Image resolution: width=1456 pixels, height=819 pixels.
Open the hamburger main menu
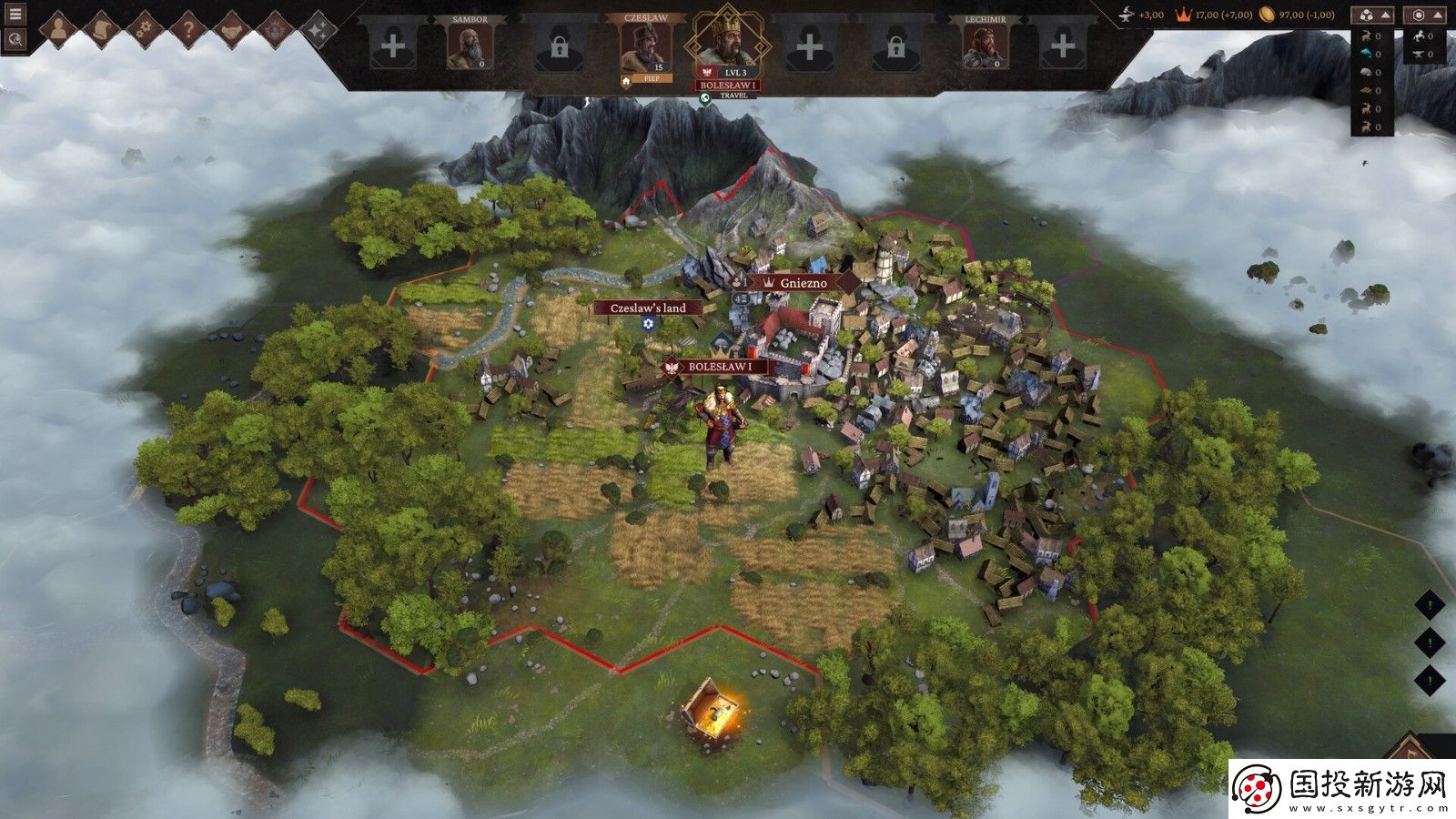[x=15, y=15]
